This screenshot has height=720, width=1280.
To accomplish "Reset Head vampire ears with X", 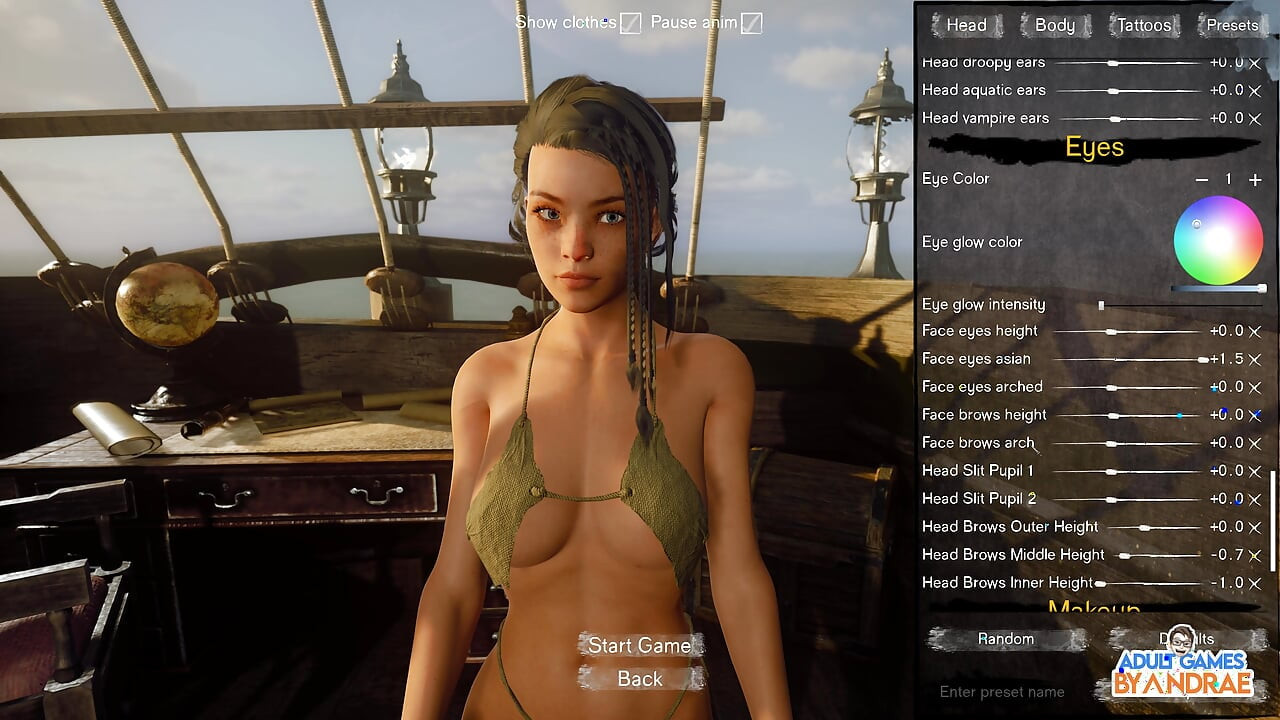I will pyautogui.click(x=1255, y=118).
